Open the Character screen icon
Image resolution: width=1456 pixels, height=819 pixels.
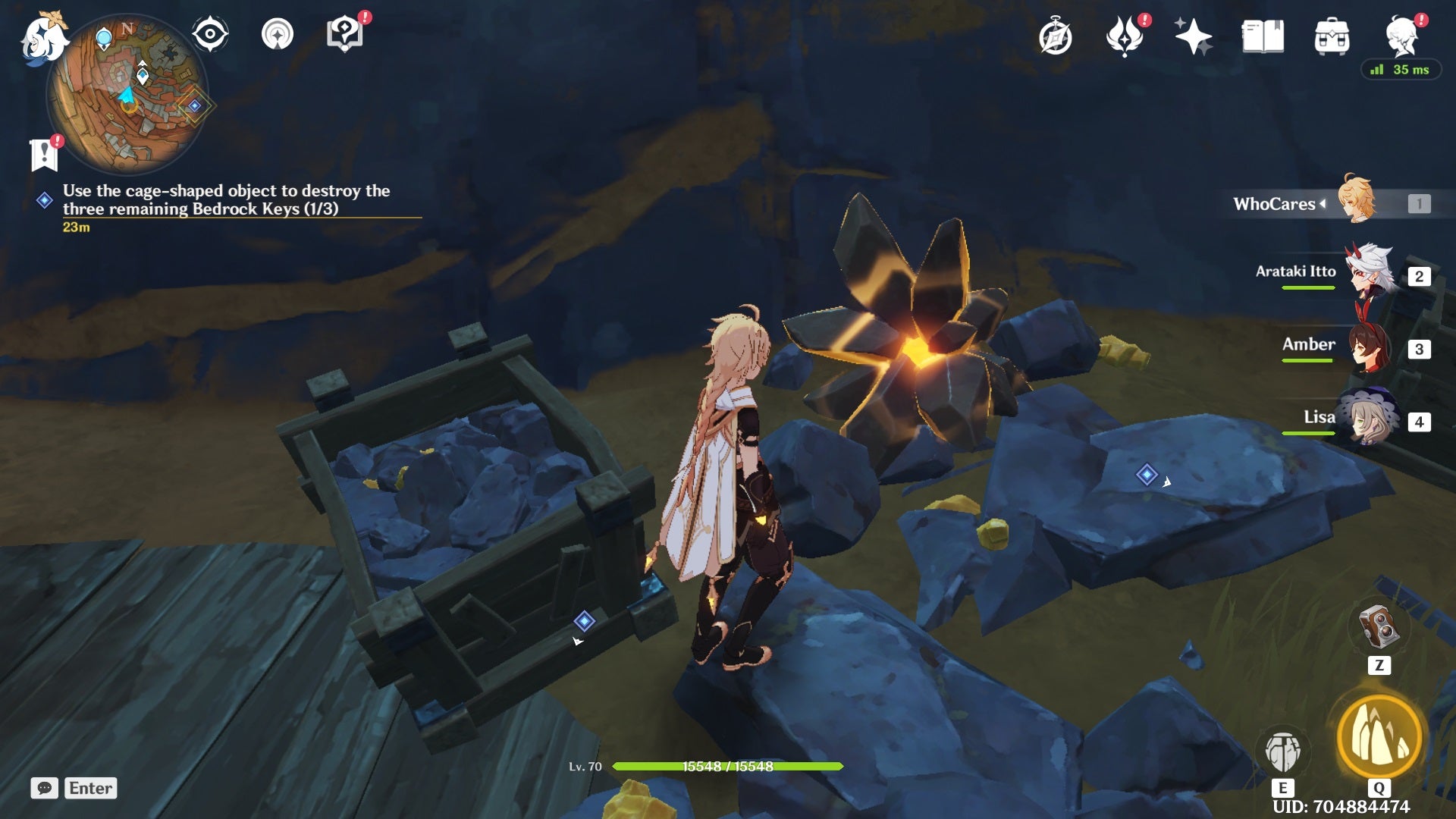pyautogui.click(x=1401, y=37)
